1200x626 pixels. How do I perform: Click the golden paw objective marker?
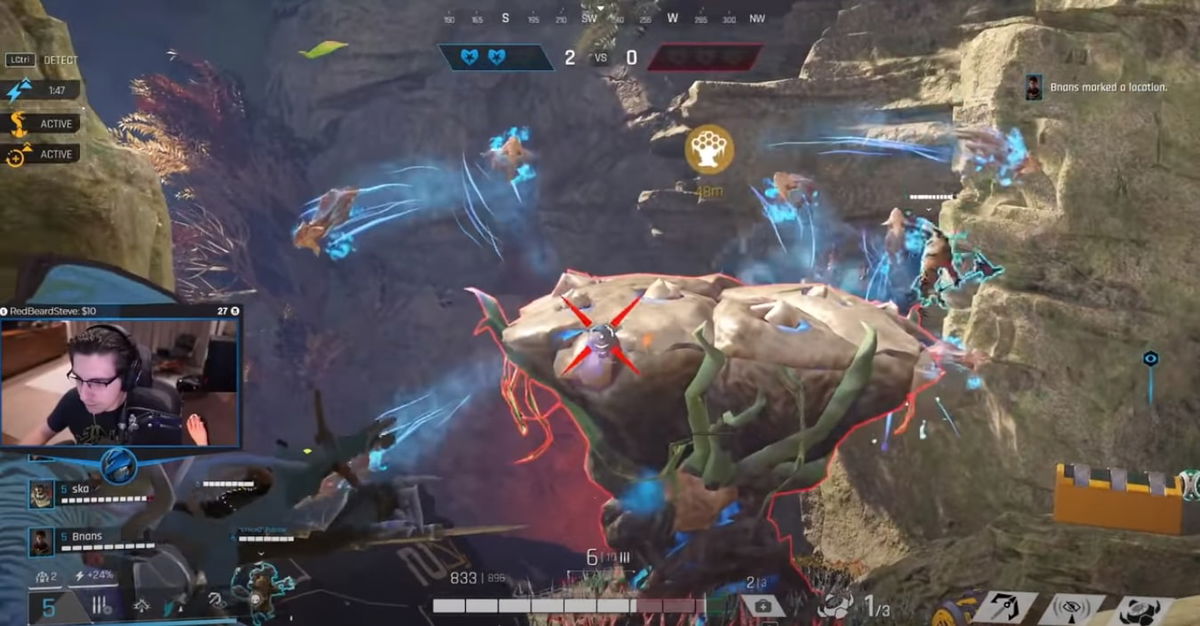click(x=709, y=149)
